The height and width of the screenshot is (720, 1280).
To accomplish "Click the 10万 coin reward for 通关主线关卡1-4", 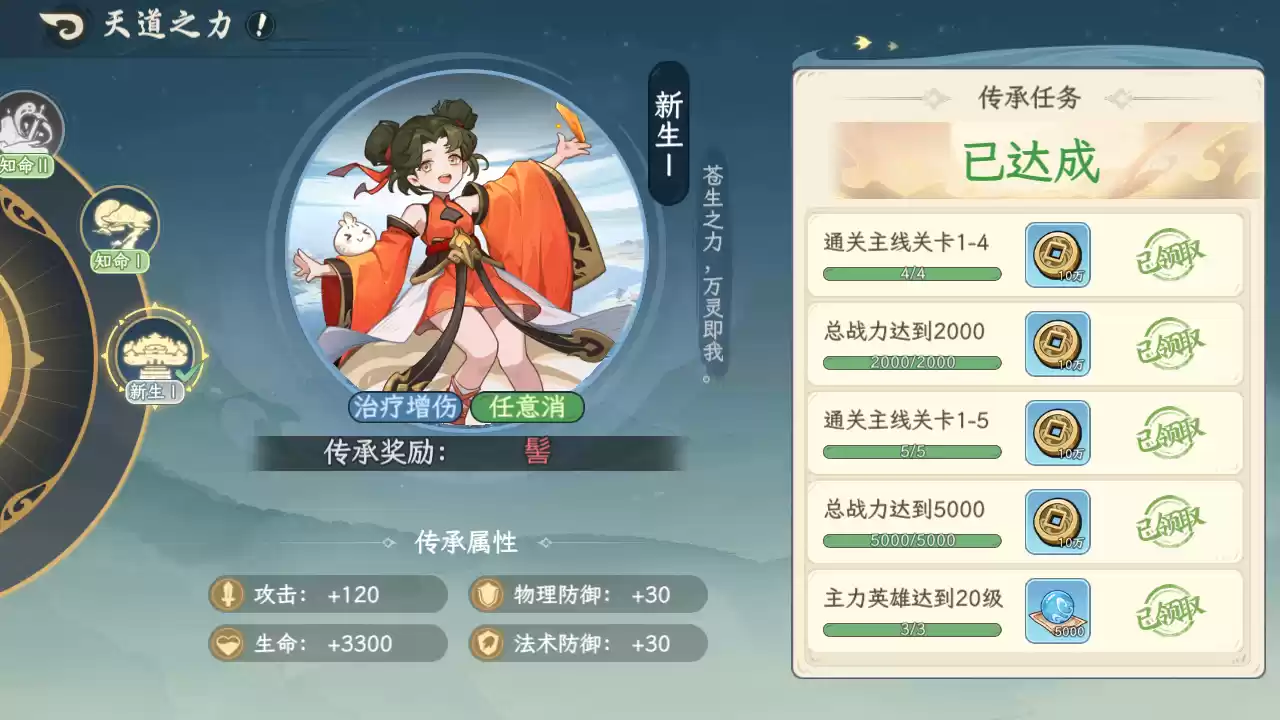I will pyautogui.click(x=1057, y=256).
